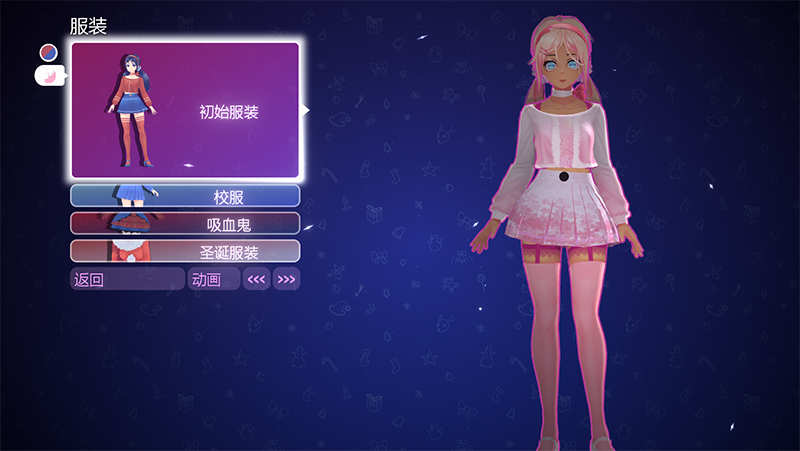Click the <<< previous arrow button

[x=257, y=279]
